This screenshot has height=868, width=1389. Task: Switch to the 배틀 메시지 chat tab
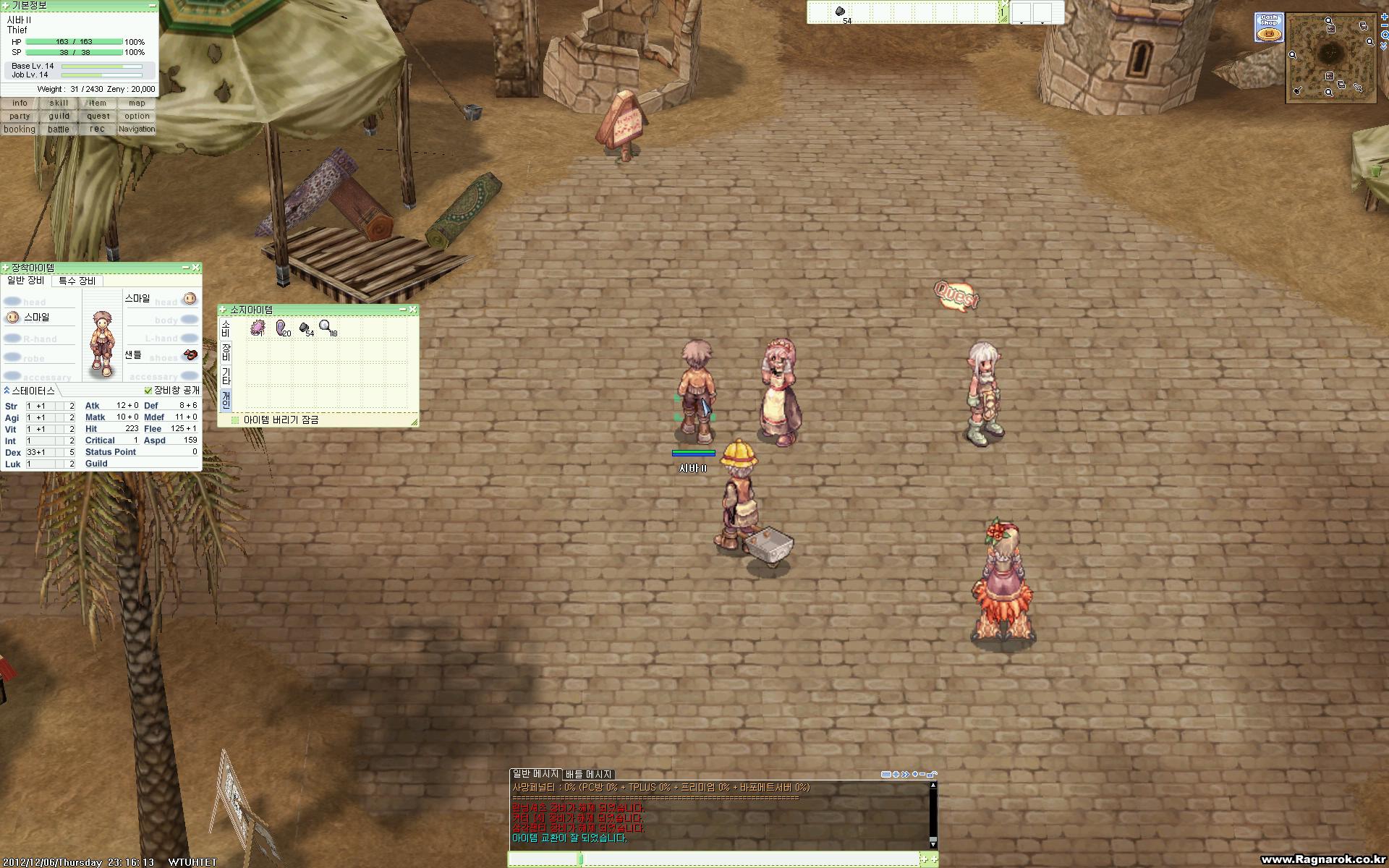588,774
